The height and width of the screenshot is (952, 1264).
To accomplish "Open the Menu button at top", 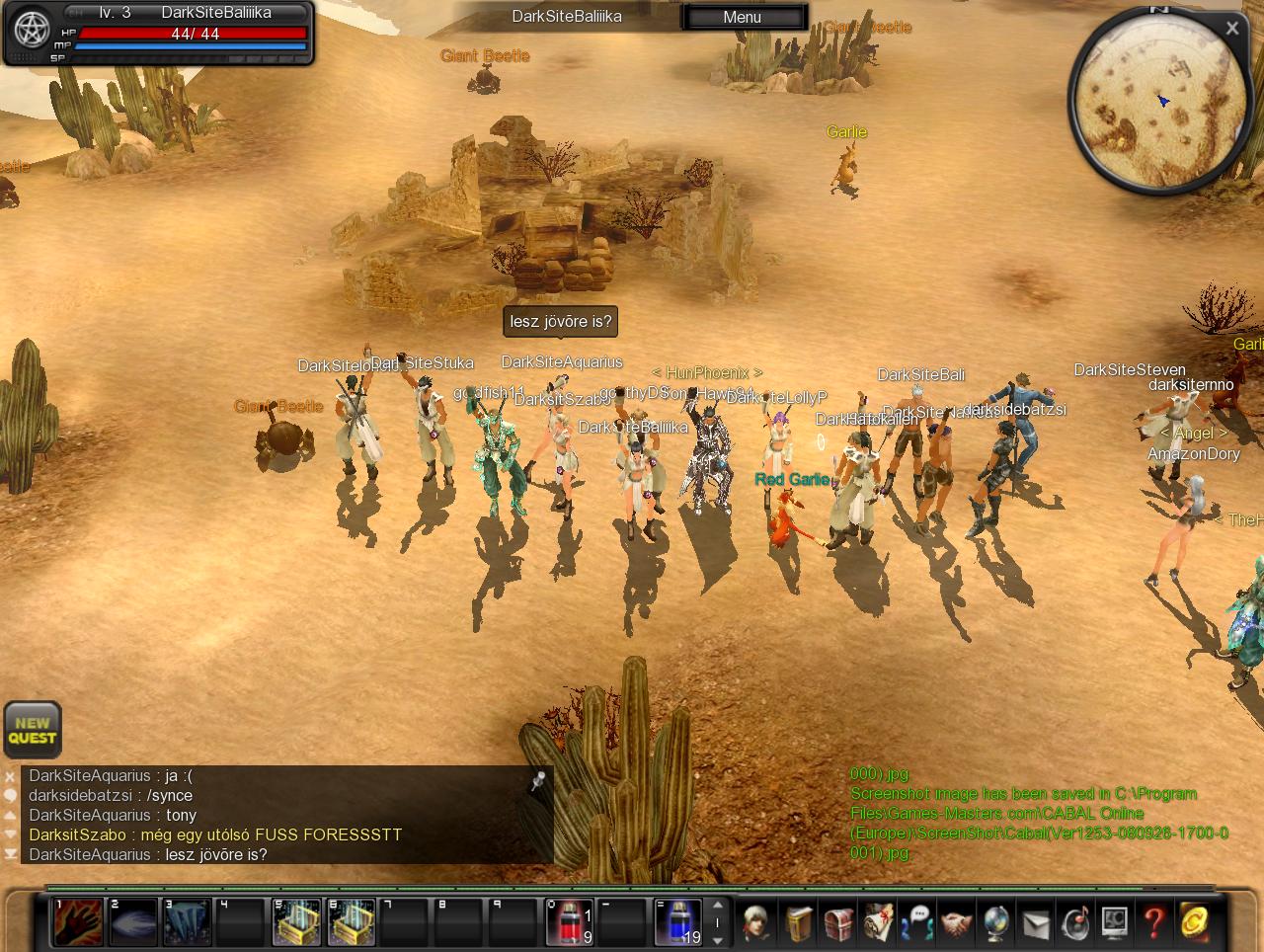I will click(743, 17).
